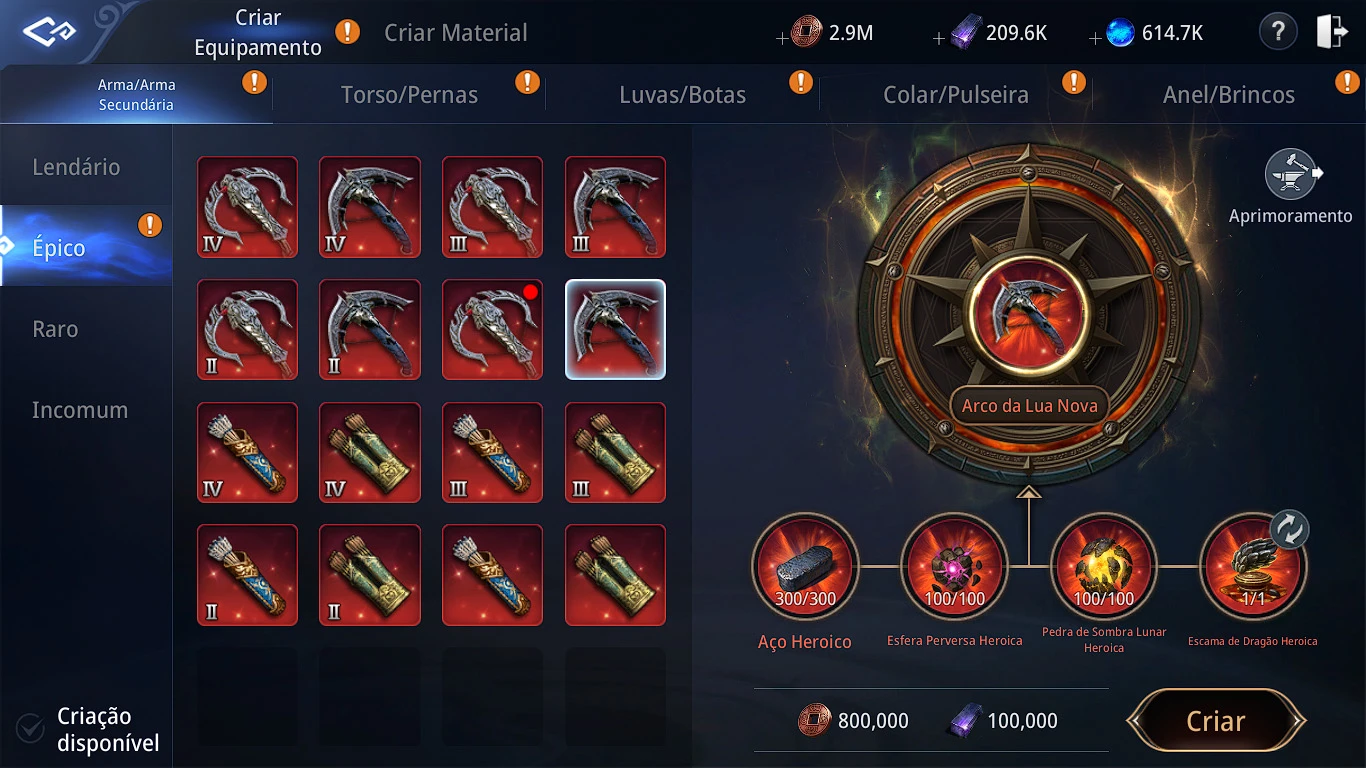Viewport: 1366px width, 768px height.
Task: Open the Luvas/Botas category tab
Action: coord(682,95)
